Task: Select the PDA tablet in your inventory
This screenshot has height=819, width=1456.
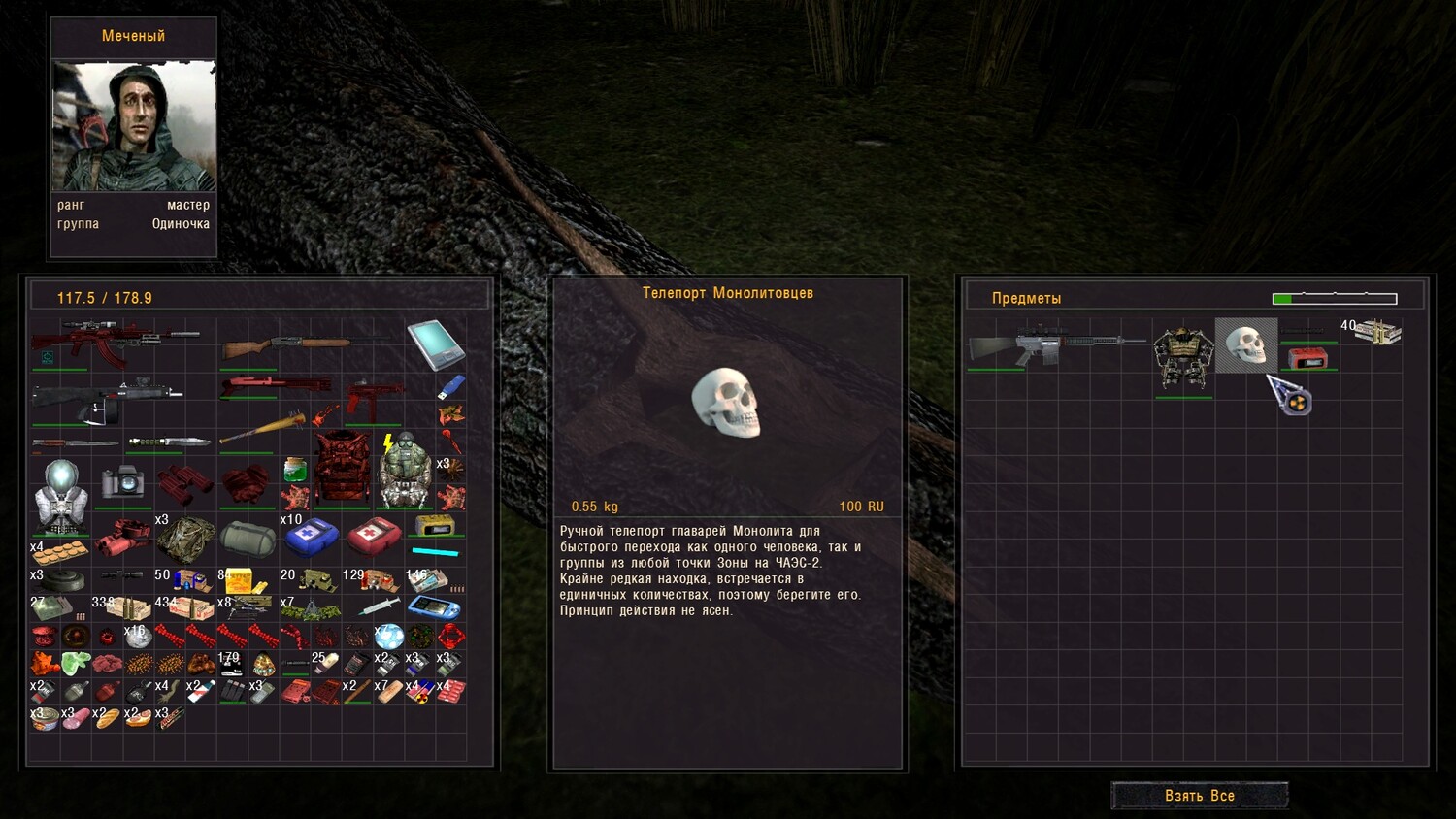Action: point(435,344)
